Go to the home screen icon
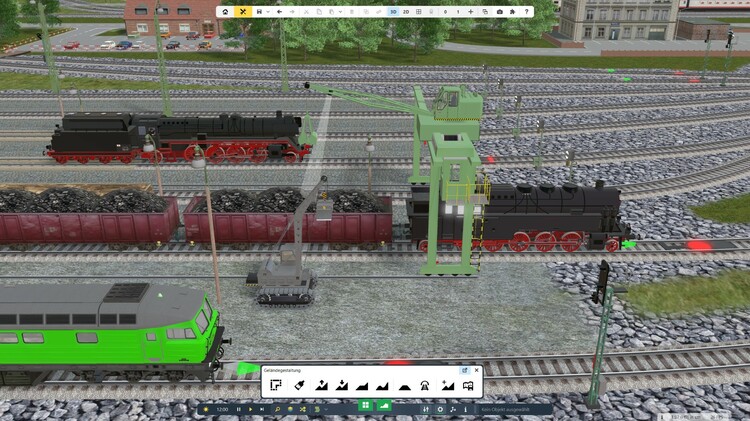Viewport: 750px width, 421px height. pos(225,11)
